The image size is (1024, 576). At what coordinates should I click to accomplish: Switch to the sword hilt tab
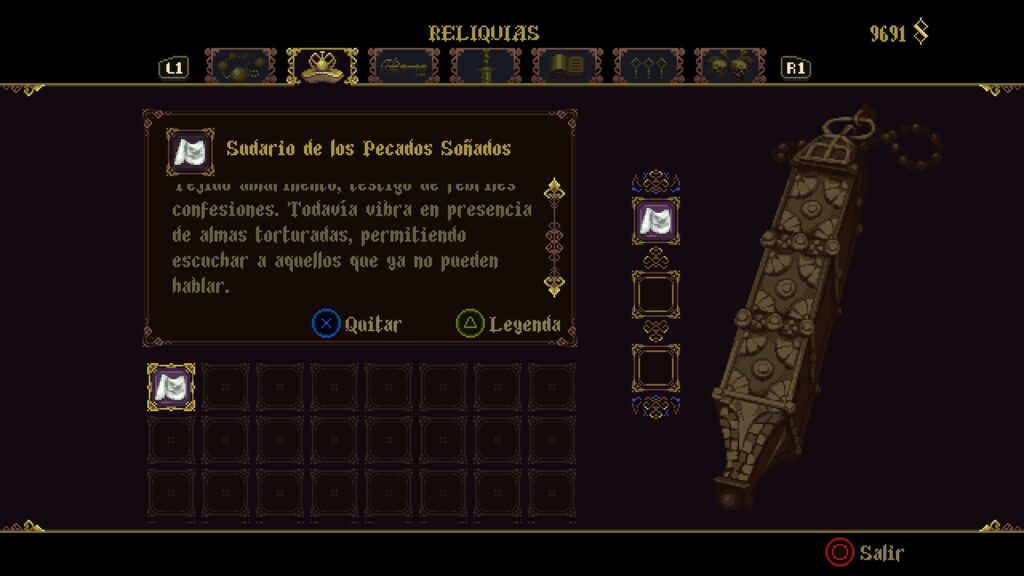(x=485, y=66)
